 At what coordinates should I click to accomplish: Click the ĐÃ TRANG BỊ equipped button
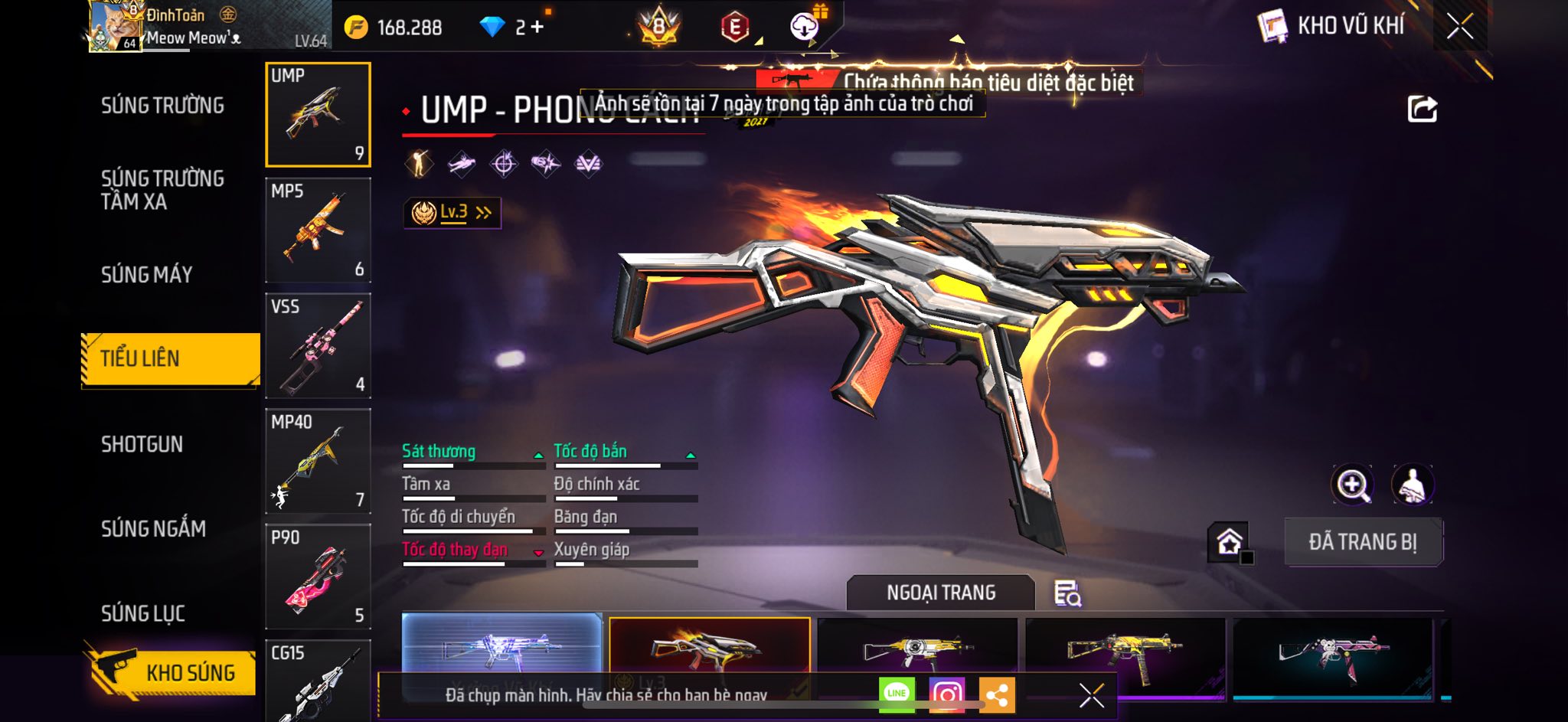coord(1363,542)
